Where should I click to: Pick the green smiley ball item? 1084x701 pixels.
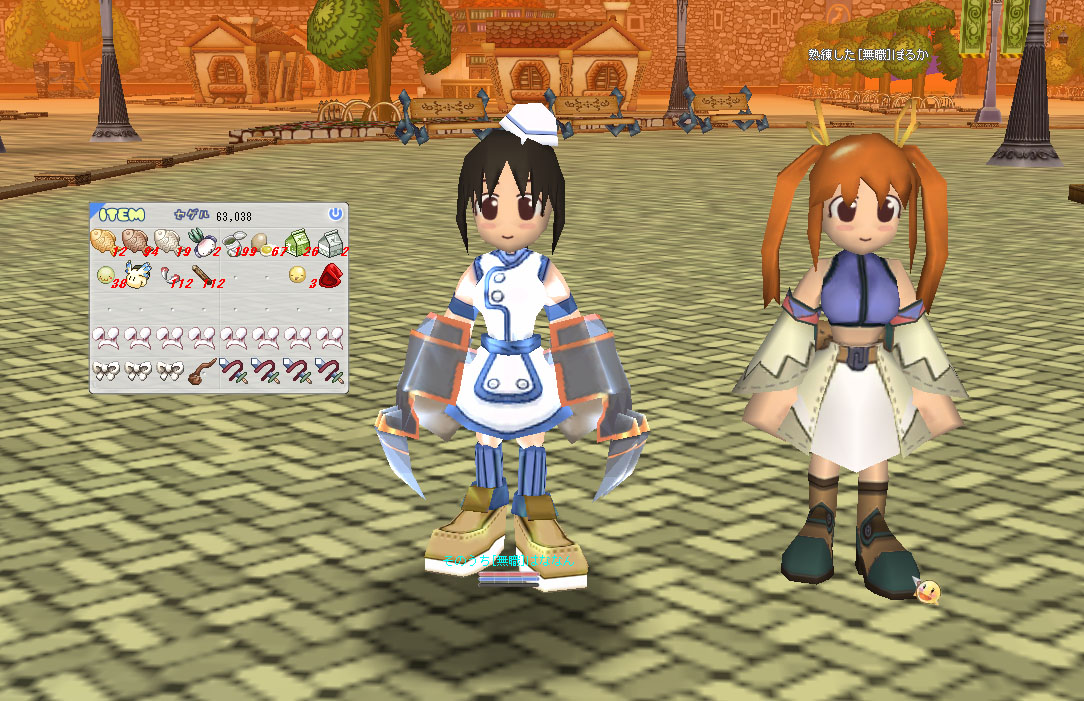[x=105, y=274]
